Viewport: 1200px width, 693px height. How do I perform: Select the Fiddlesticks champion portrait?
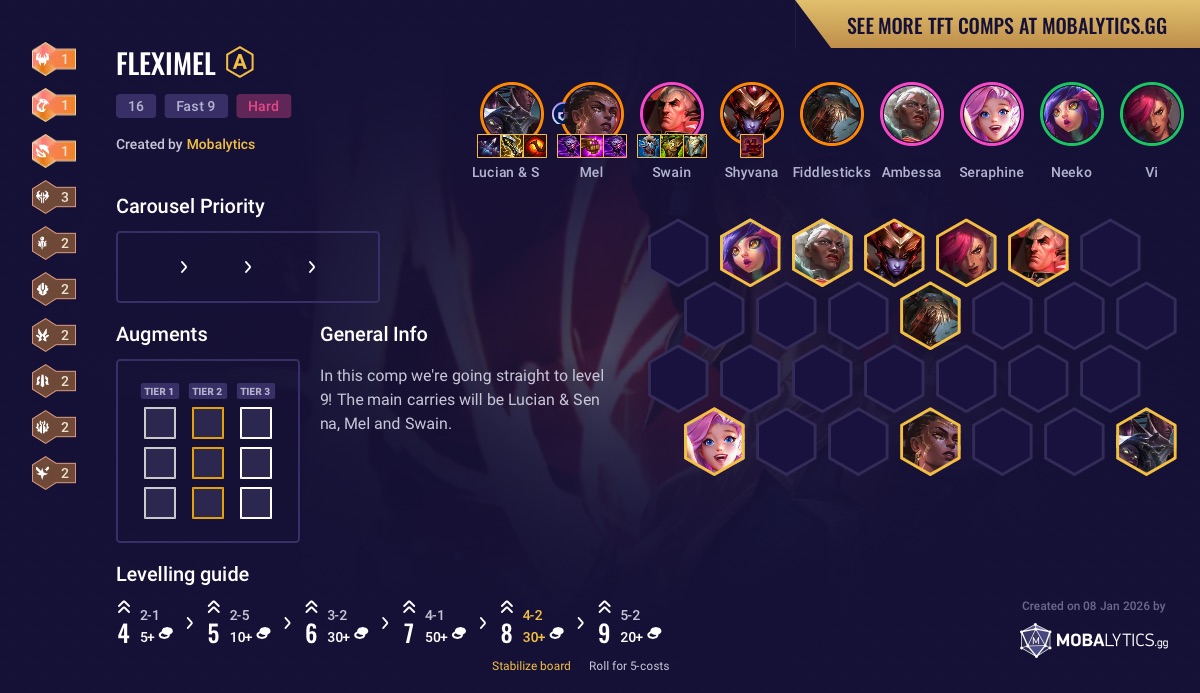pyautogui.click(x=831, y=112)
